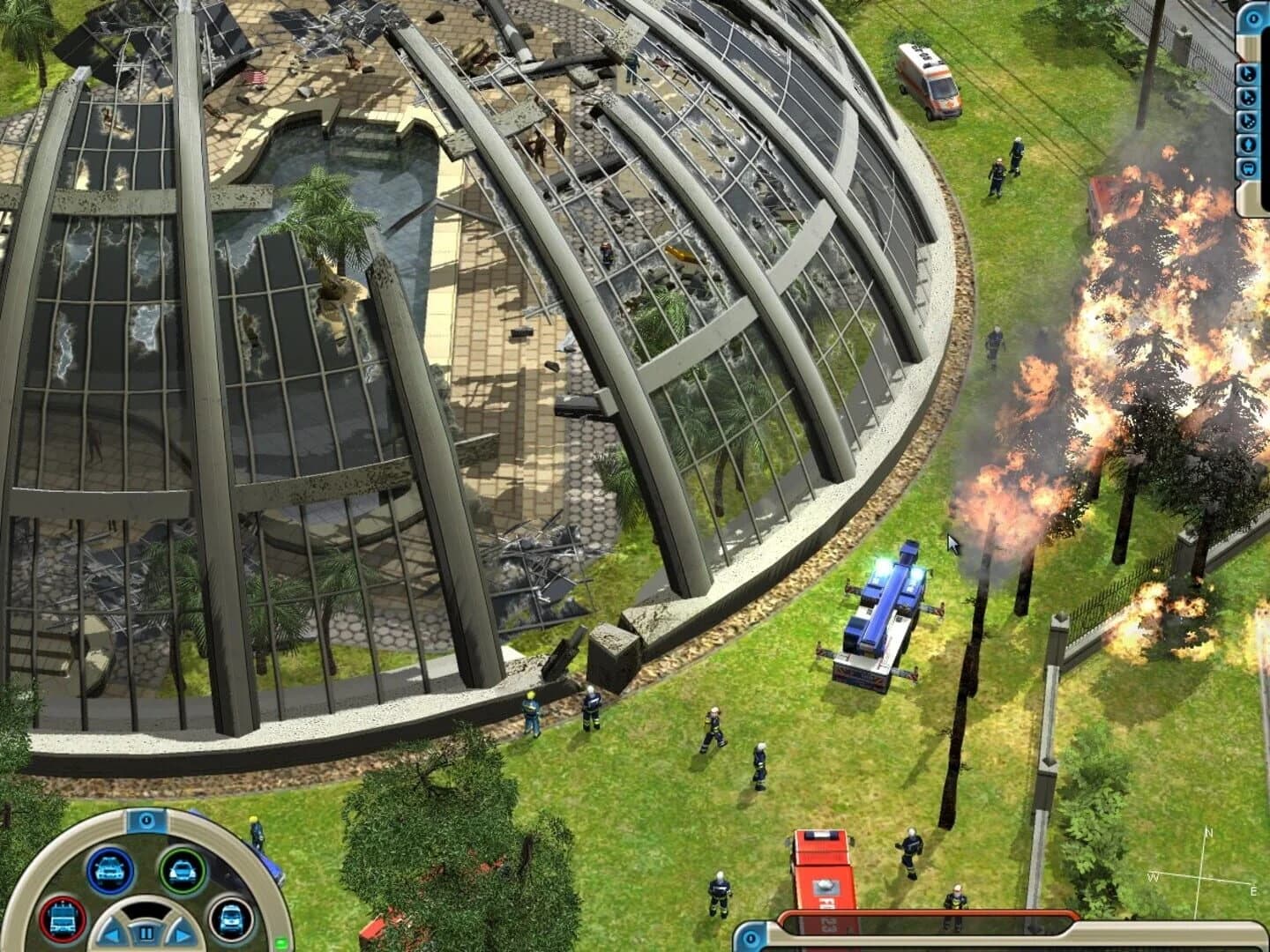Pause the game with the pause button

(147, 932)
